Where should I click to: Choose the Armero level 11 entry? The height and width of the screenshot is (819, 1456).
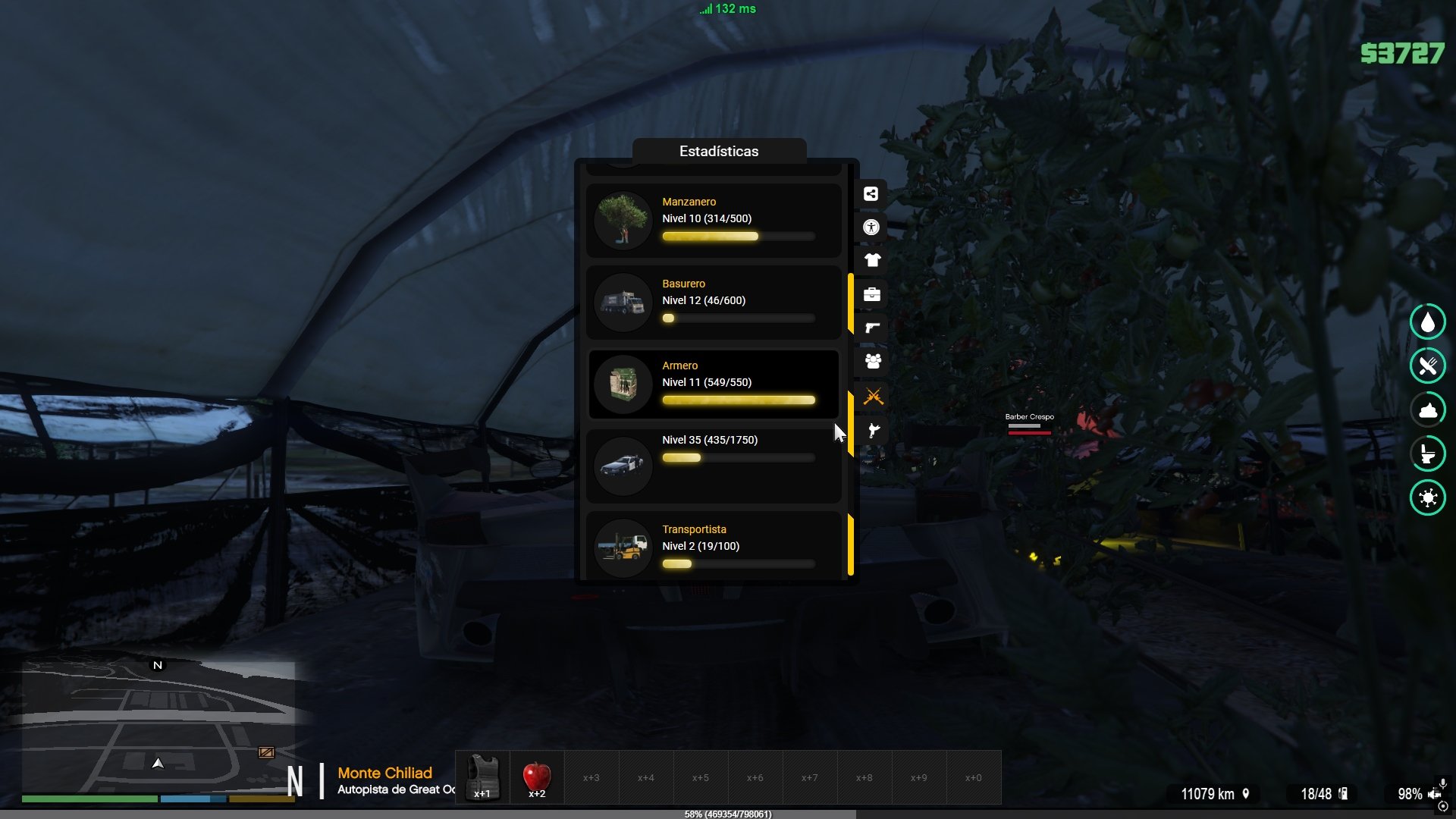(713, 384)
